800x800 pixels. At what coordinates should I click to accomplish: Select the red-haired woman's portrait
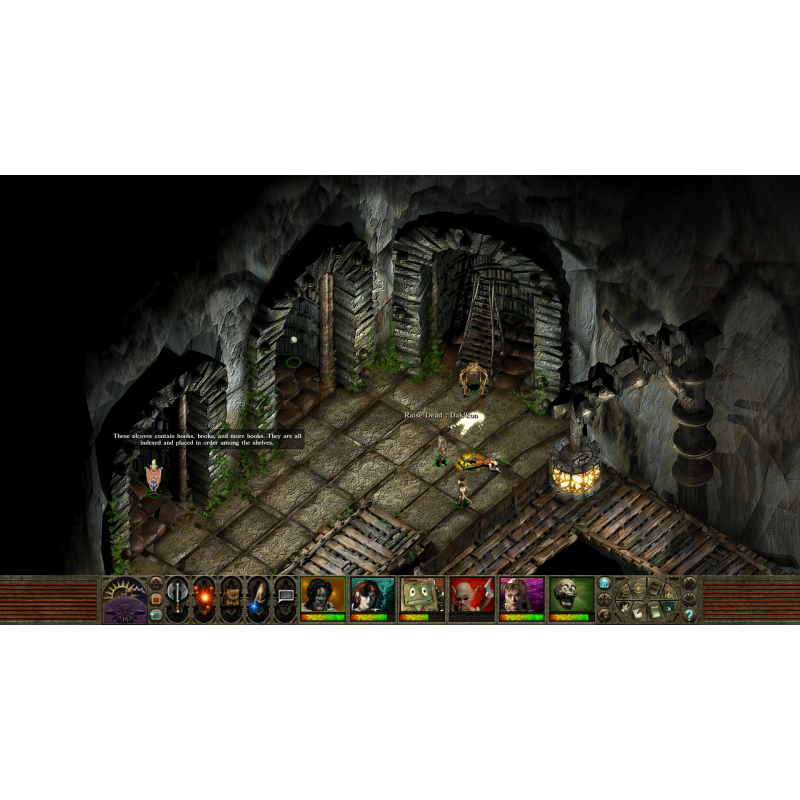[372, 596]
